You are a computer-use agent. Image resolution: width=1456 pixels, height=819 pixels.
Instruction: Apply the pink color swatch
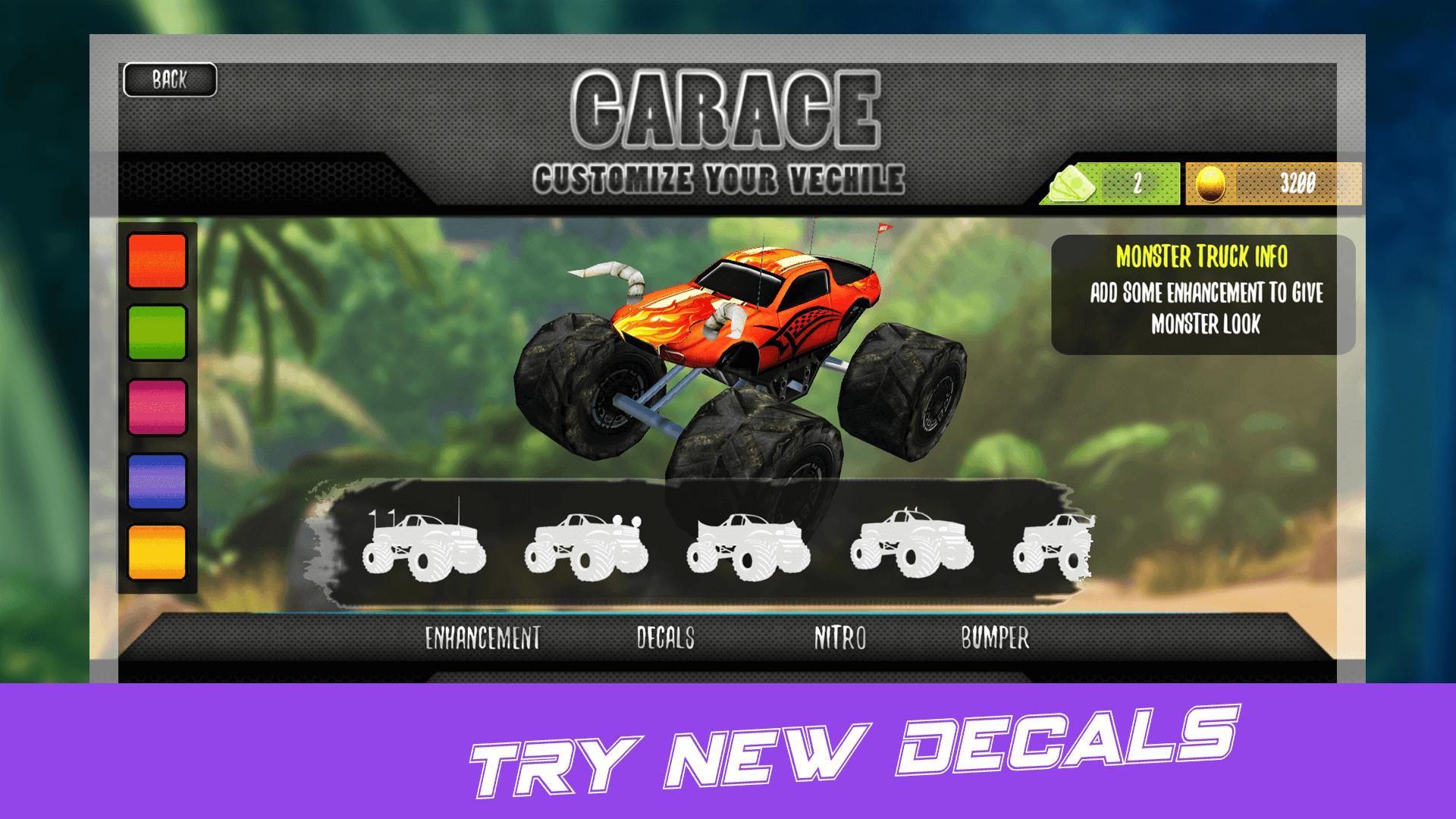point(157,407)
